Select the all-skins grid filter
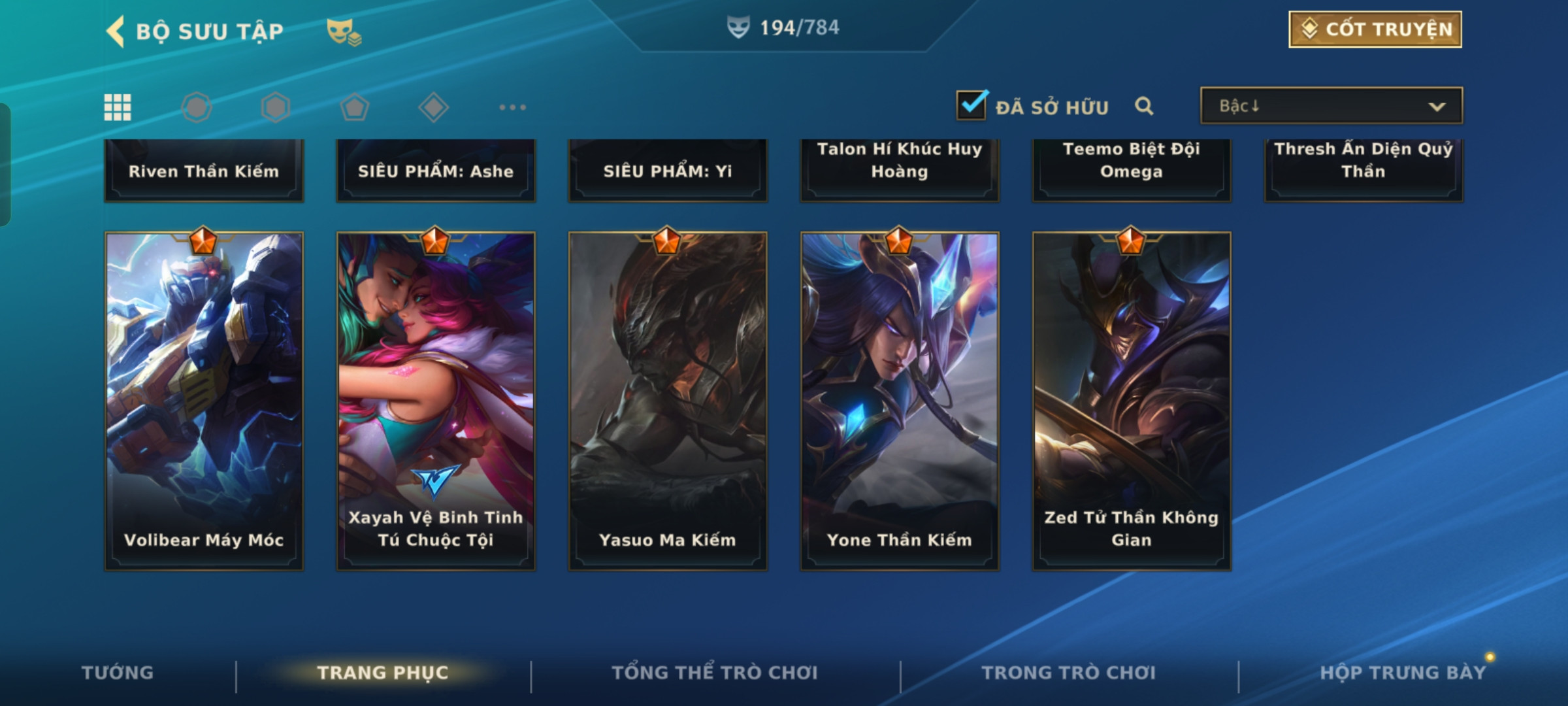 pyautogui.click(x=118, y=107)
